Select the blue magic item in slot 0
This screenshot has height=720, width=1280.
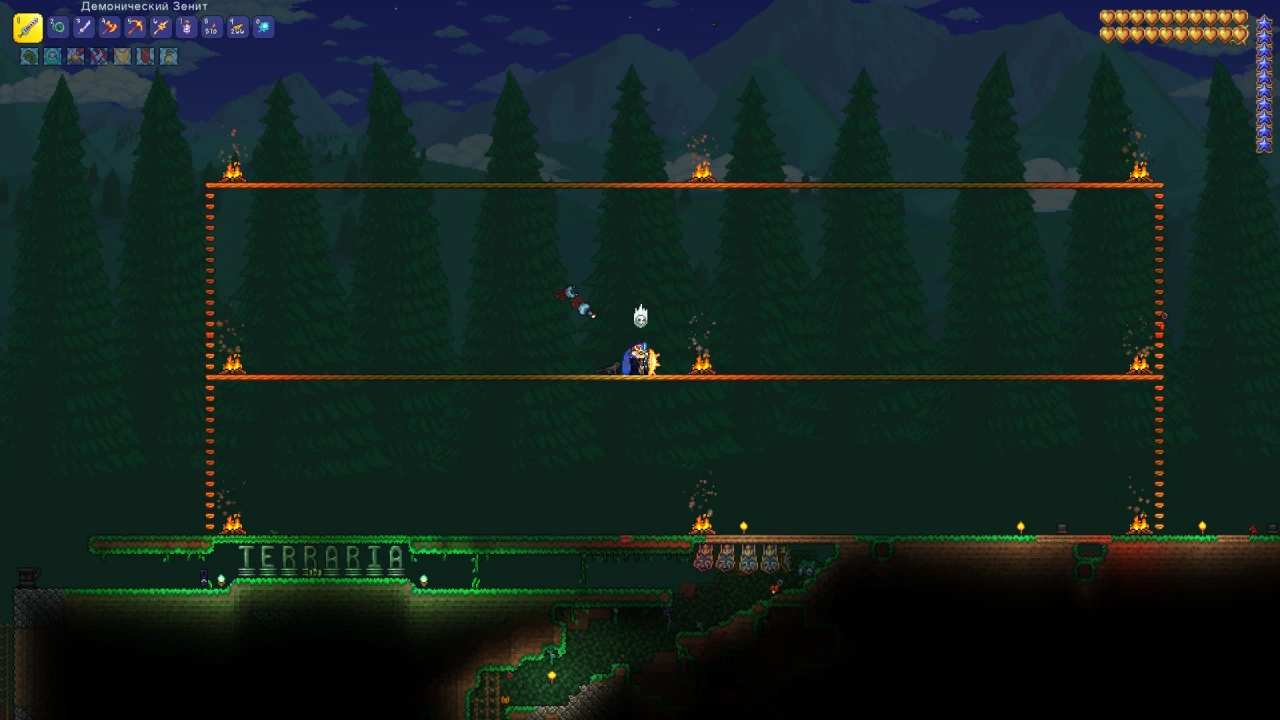click(x=263, y=28)
